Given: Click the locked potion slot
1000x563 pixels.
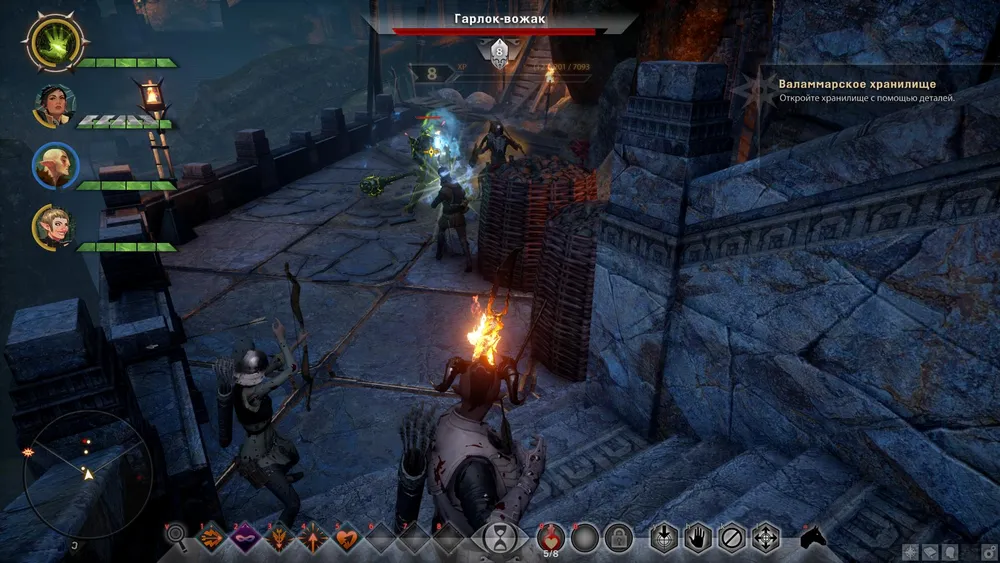Looking at the screenshot, I should pyautogui.click(x=618, y=538).
